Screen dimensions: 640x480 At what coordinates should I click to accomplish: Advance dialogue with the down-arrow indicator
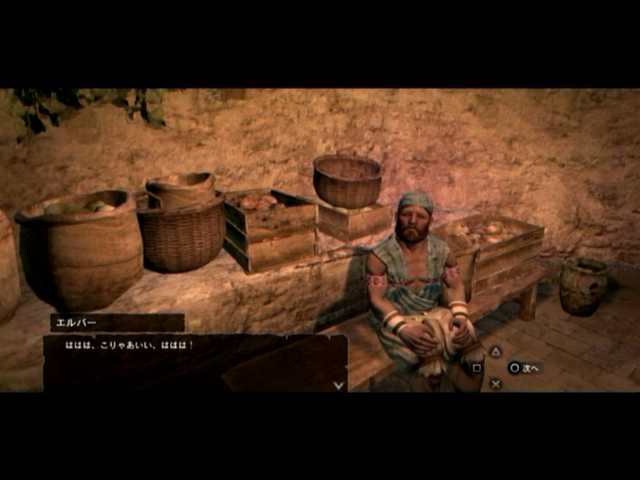(339, 384)
